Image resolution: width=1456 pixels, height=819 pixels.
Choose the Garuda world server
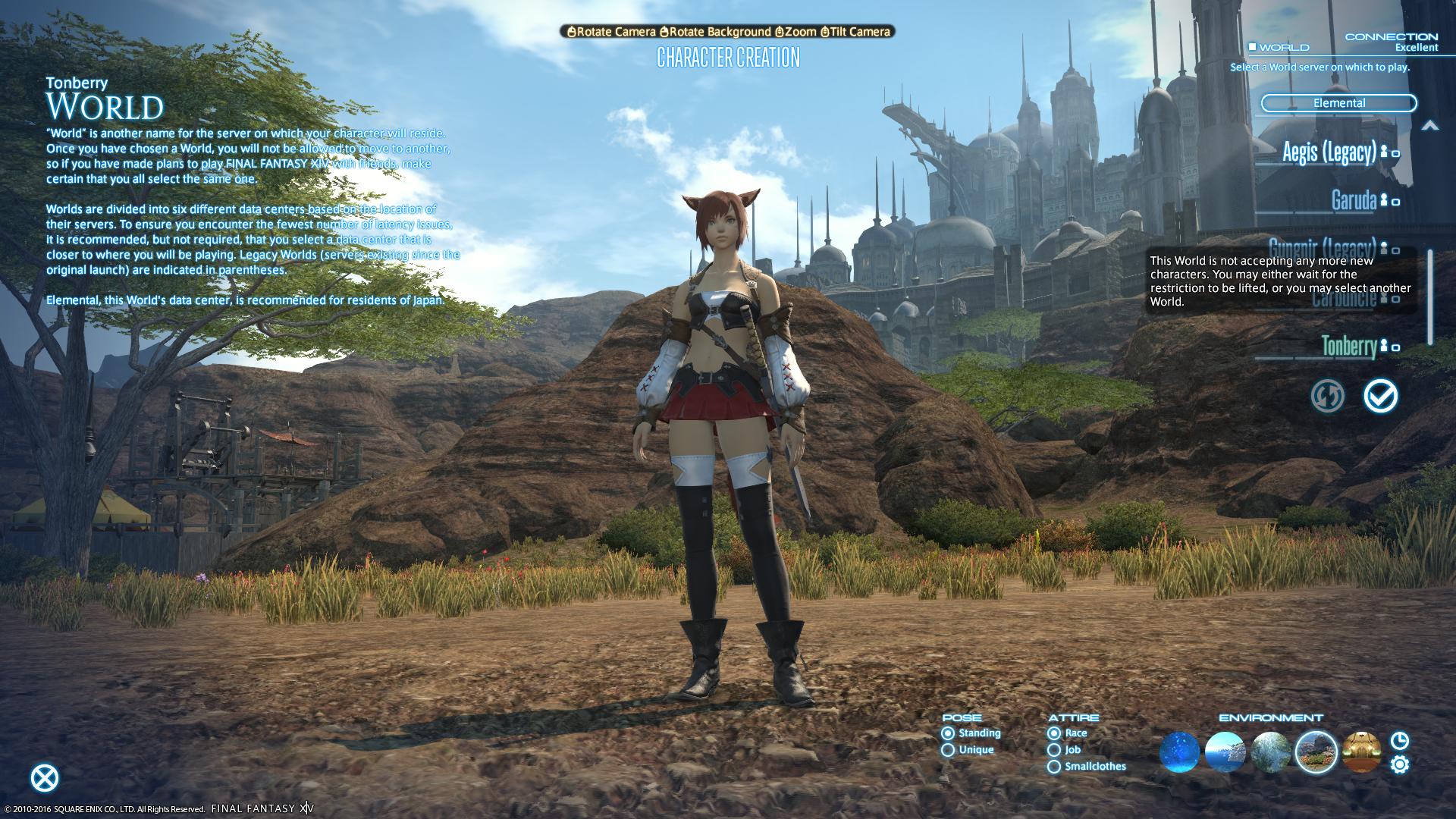click(1354, 200)
